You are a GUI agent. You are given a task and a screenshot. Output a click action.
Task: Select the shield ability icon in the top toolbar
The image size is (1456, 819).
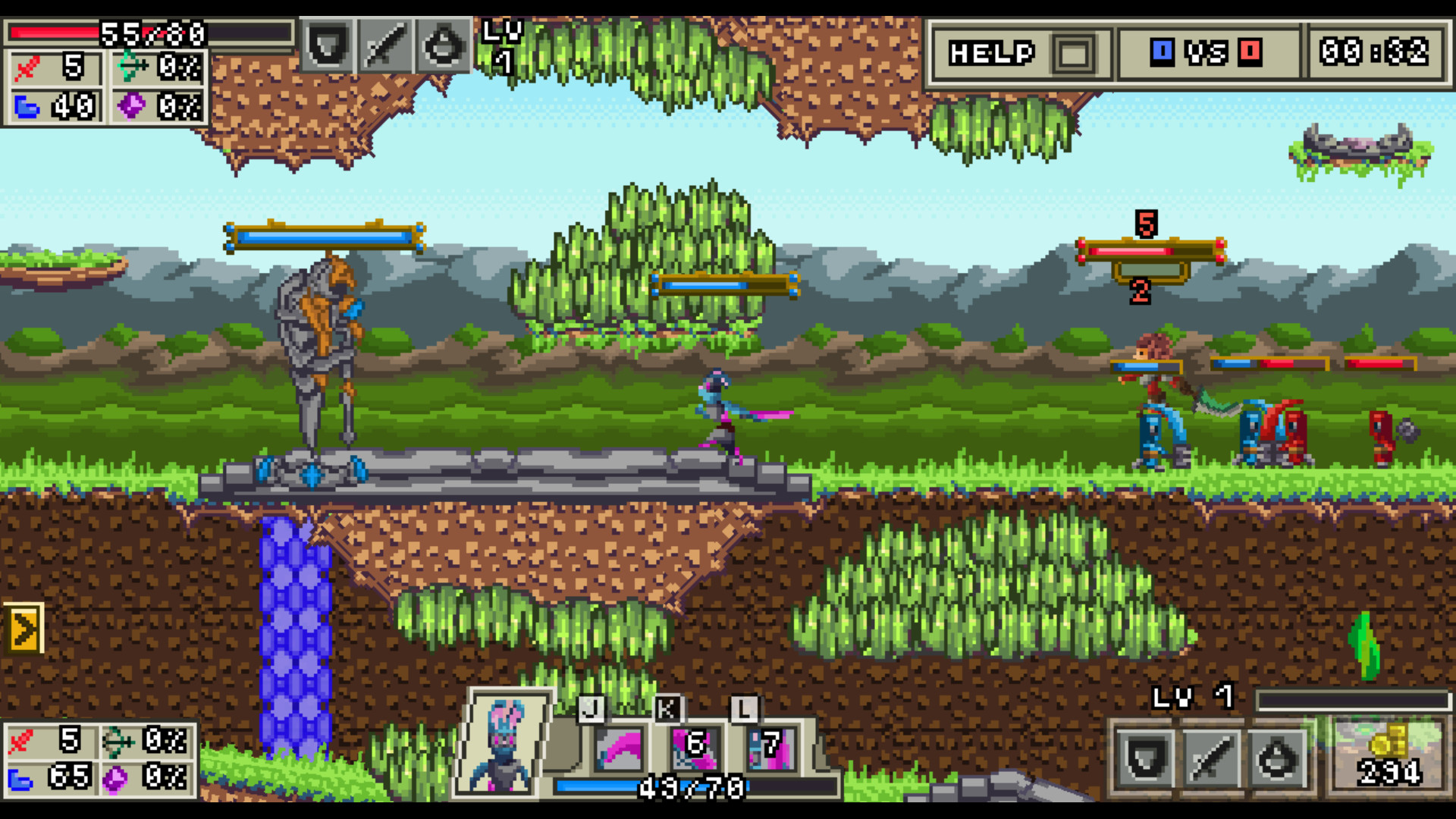click(x=329, y=47)
